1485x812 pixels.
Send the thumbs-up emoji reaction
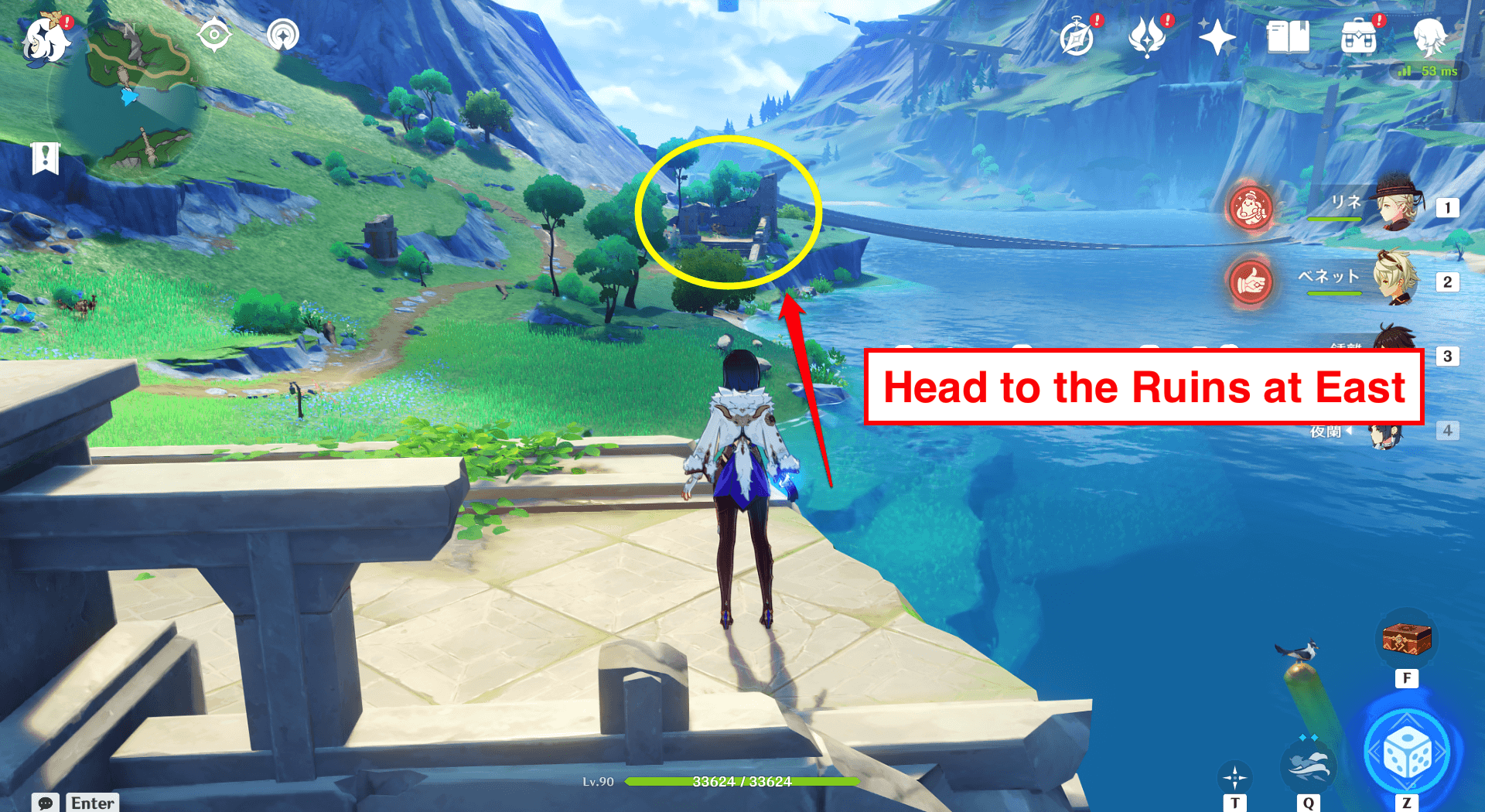click(x=1251, y=282)
